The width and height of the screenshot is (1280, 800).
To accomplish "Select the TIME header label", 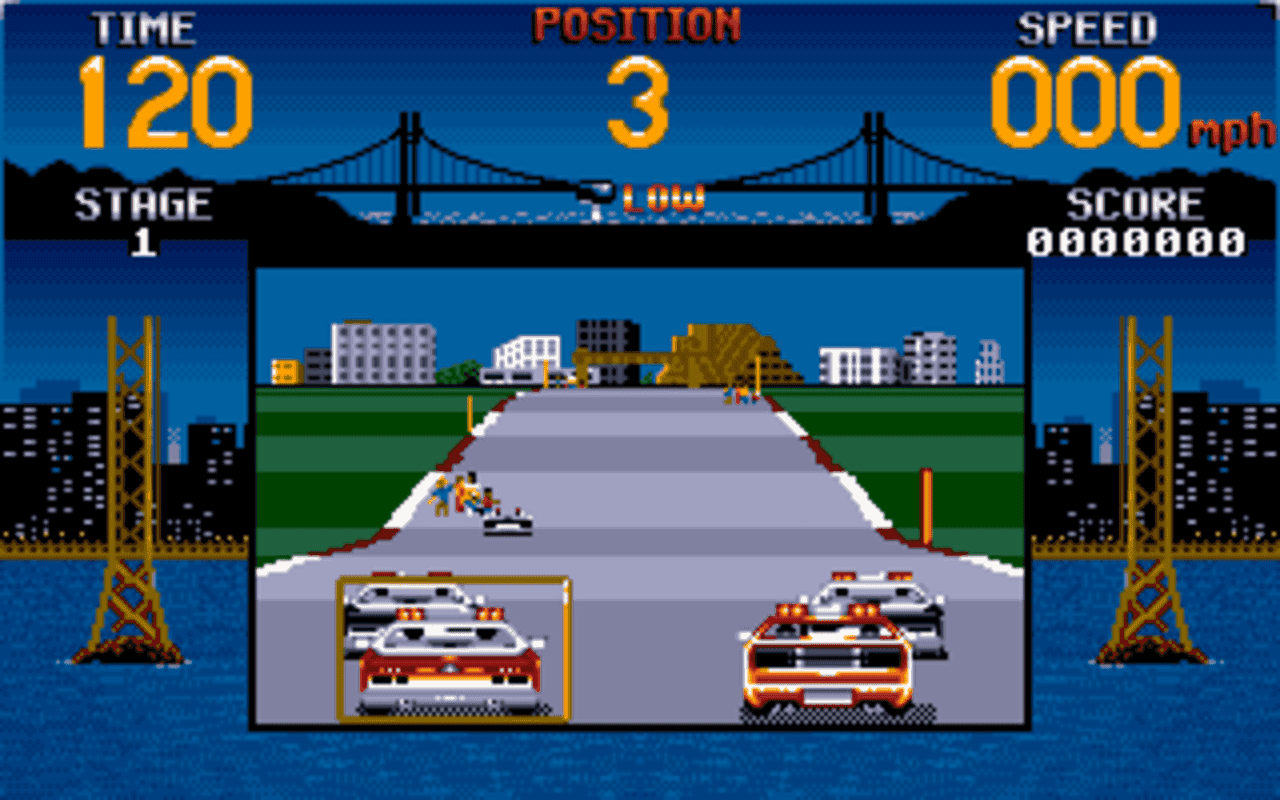I will point(145,28).
